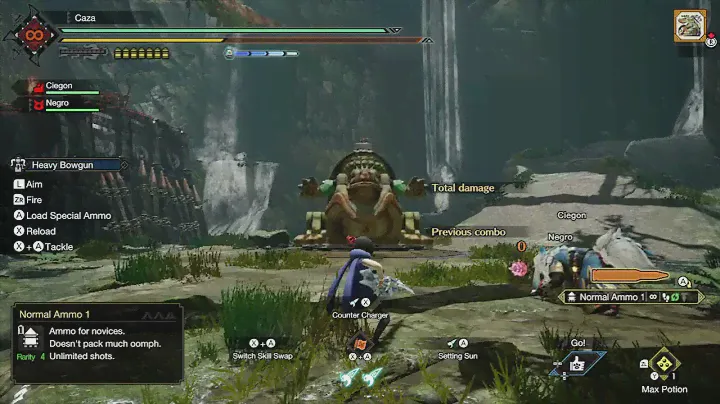Select buddy Negro in the party list
The height and width of the screenshot is (404, 720).
pos(57,103)
